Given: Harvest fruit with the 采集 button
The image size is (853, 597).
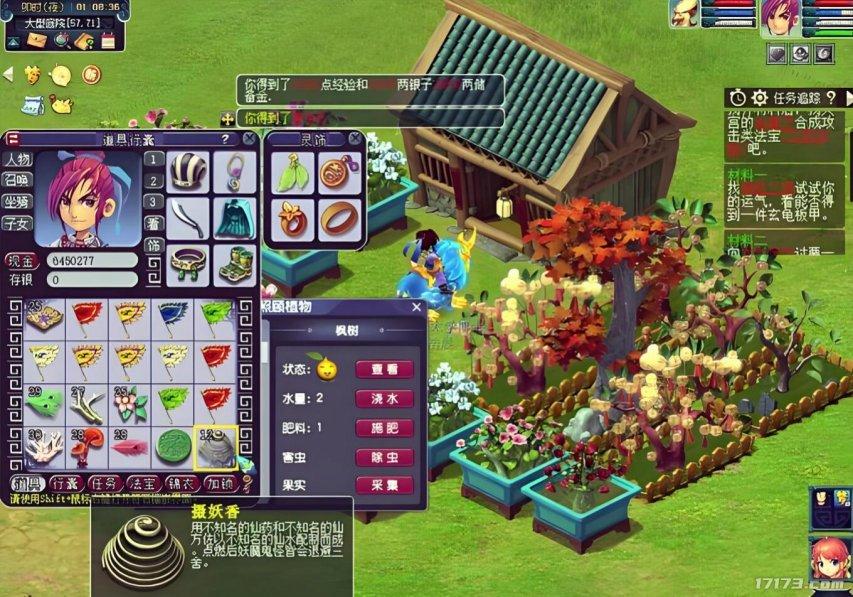Looking at the screenshot, I should tap(384, 485).
